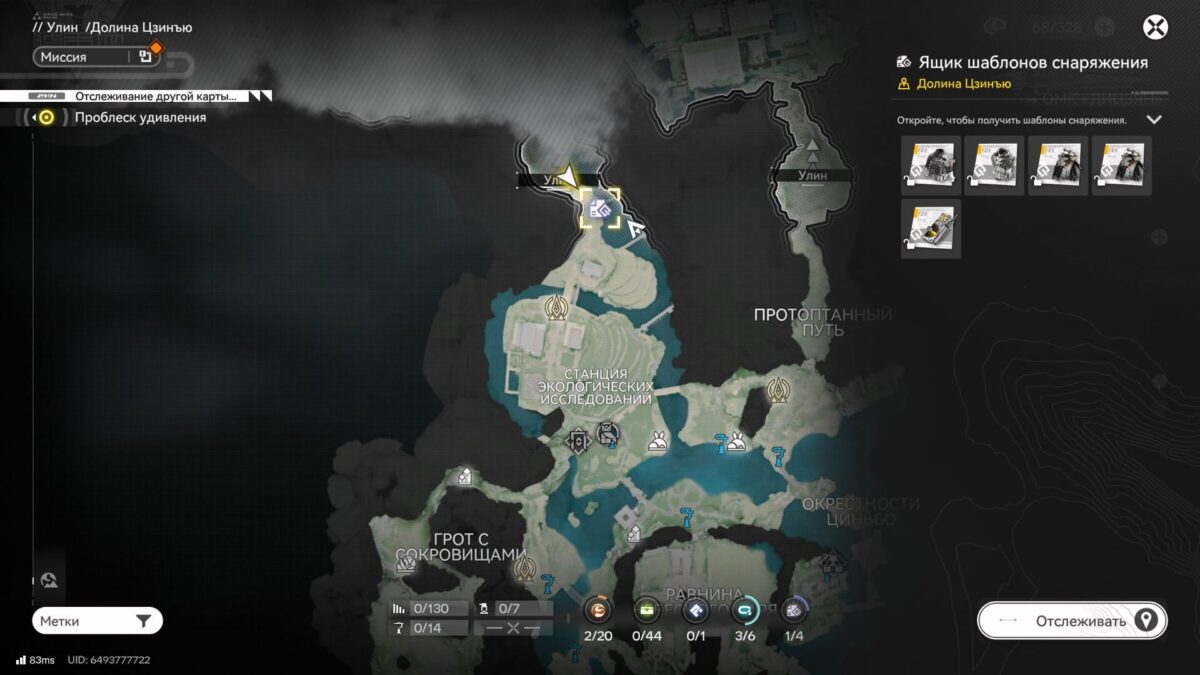Click the teleport marker at Грот с сокровищами
The image size is (1200, 675).
tap(523, 570)
